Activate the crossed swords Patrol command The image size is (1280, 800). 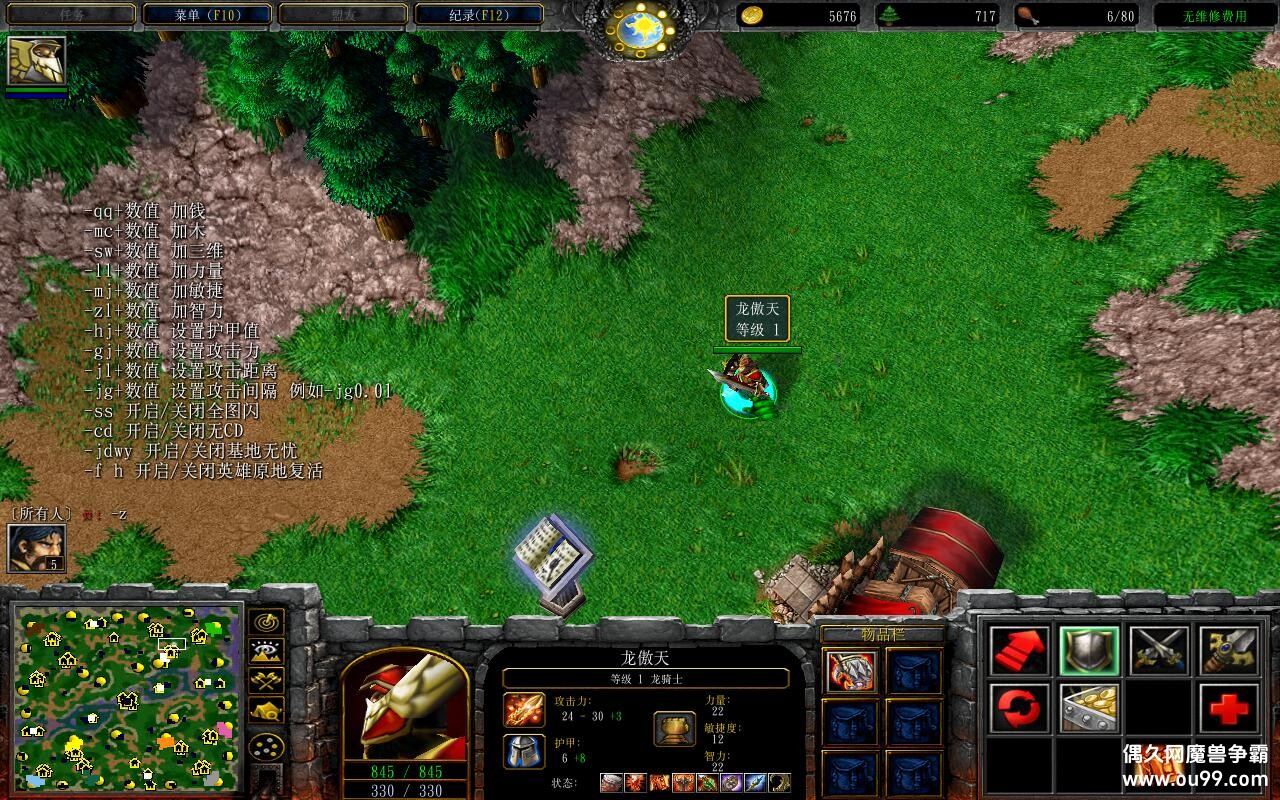[x=1159, y=651]
